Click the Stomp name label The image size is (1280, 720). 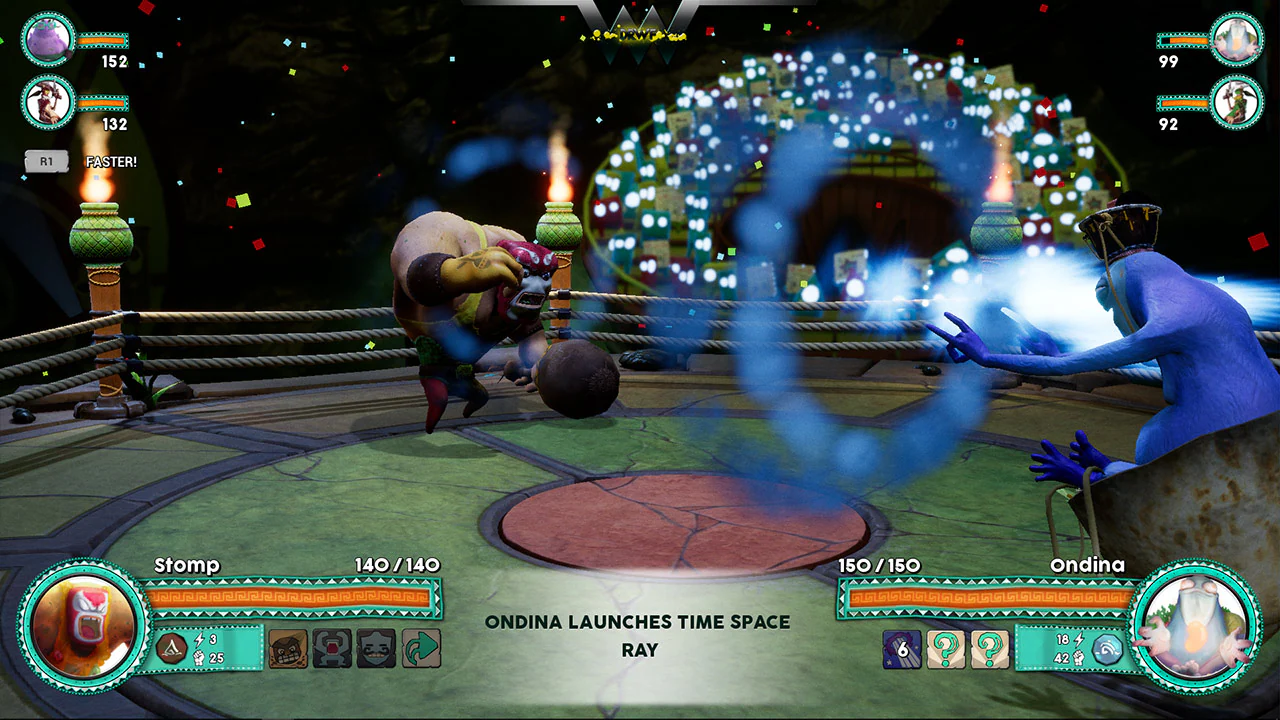click(188, 565)
